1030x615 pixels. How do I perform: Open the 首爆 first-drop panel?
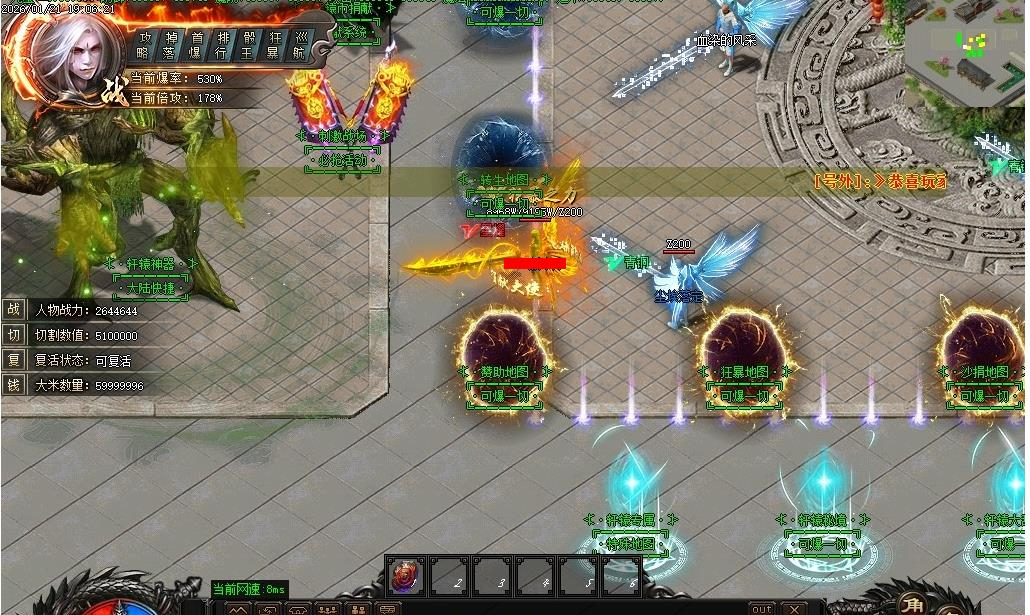pos(197,45)
